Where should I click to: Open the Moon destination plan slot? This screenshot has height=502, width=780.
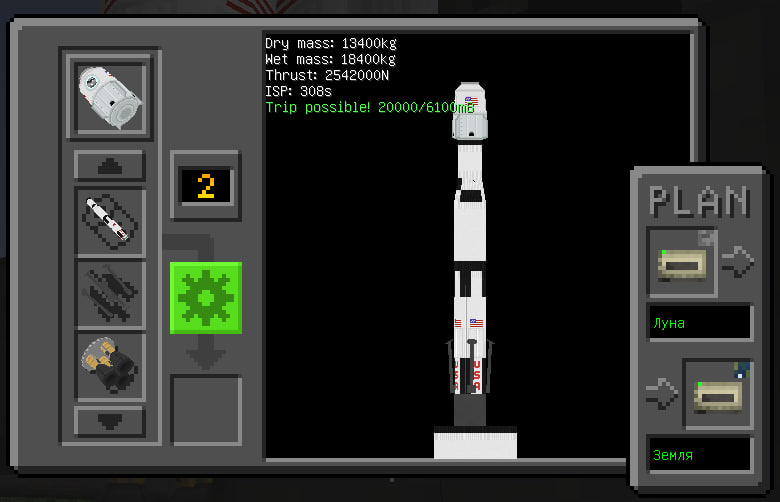[682, 262]
